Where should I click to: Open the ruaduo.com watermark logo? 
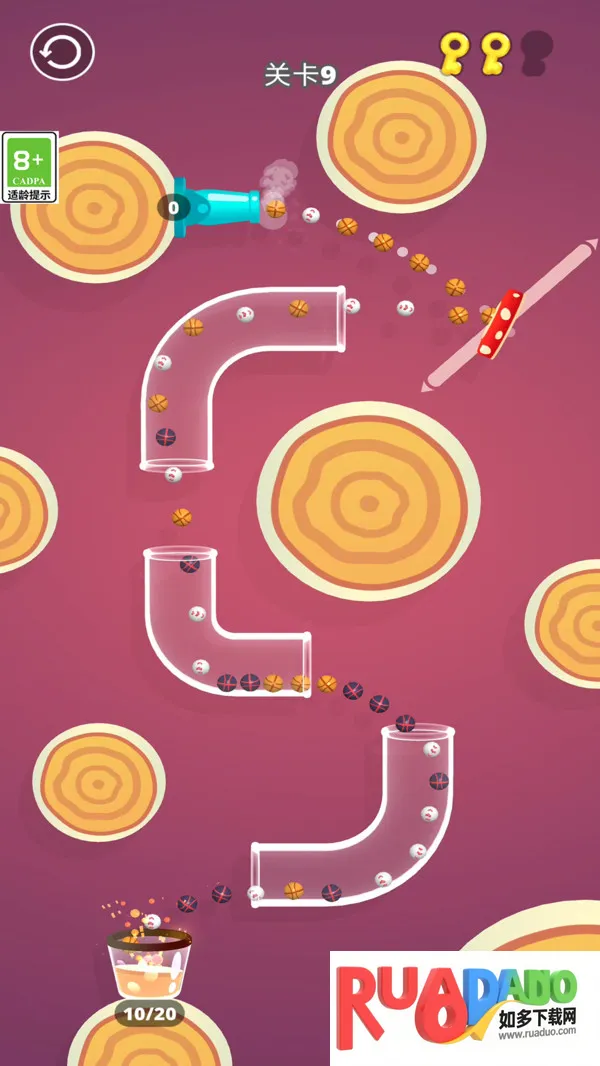[x=464, y=1007]
